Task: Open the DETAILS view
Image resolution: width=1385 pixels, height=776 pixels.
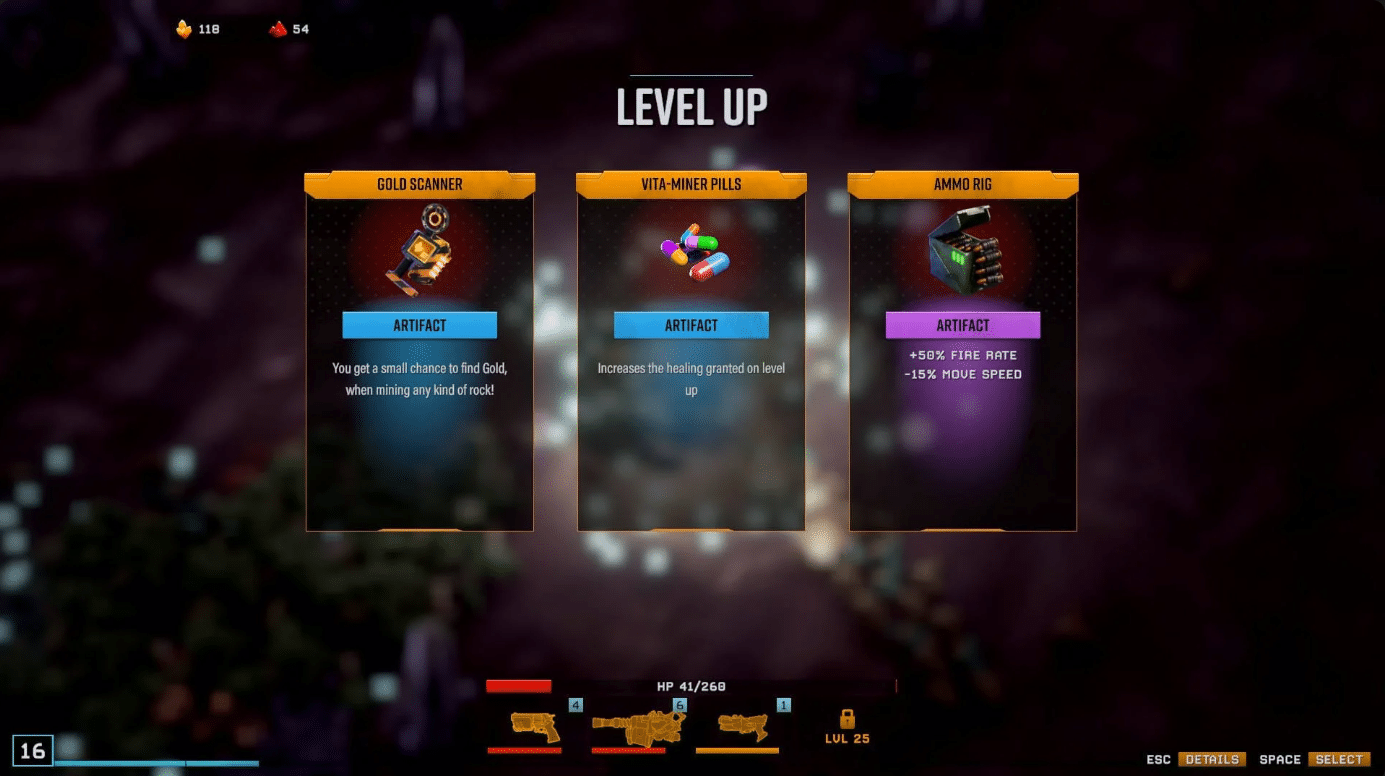Action: pos(1213,759)
